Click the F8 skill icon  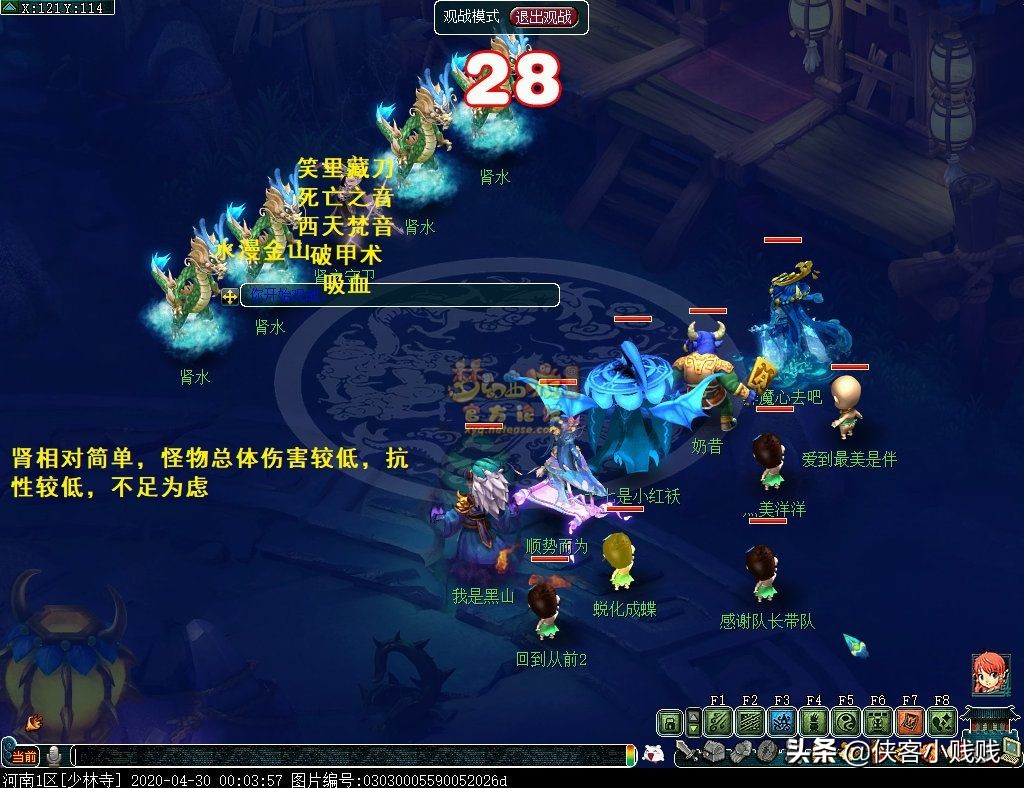pyautogui.click(x=942, y=722)
